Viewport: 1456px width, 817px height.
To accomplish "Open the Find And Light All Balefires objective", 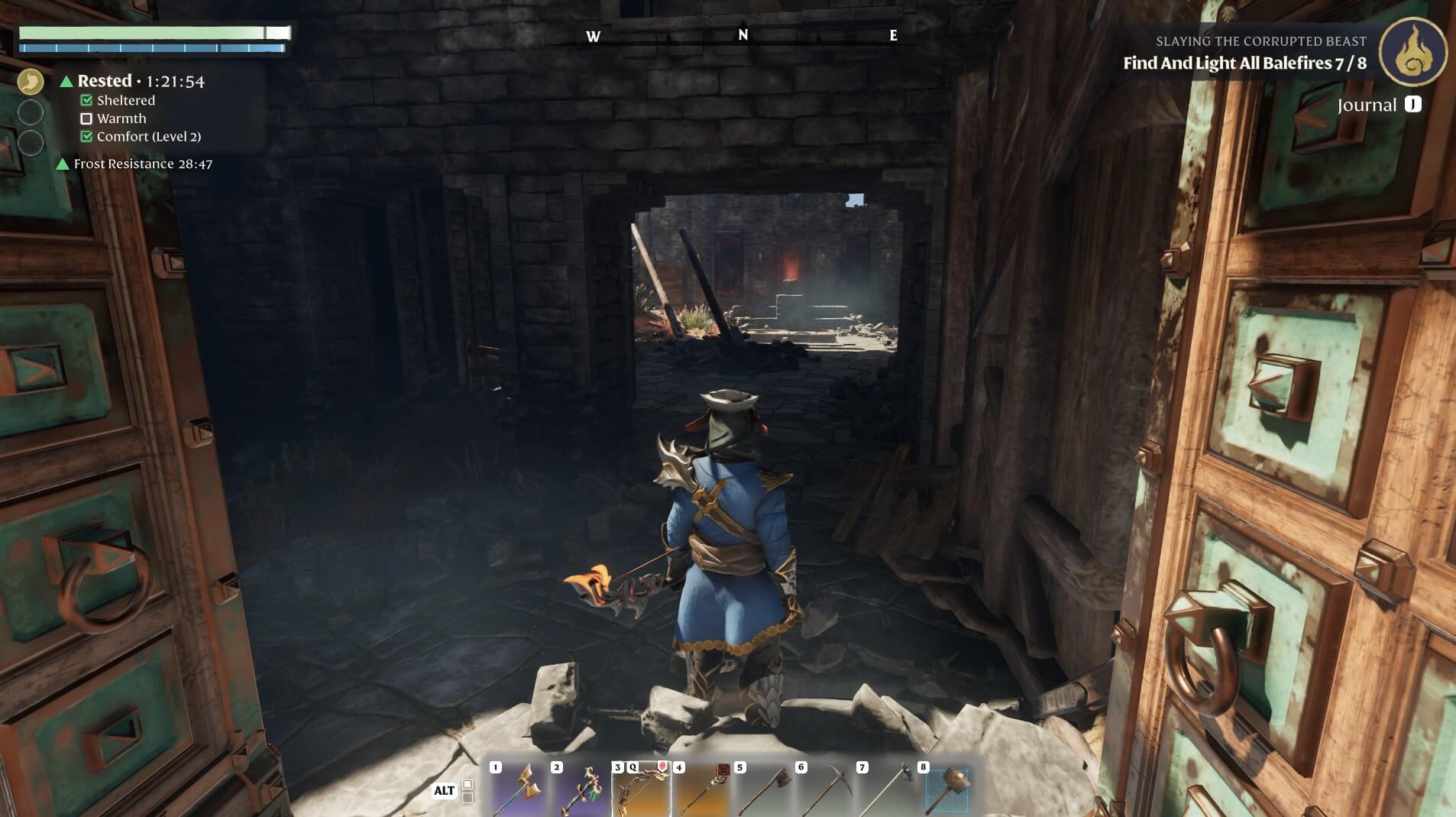I will pyautogui.click(x=1244, y=63).
